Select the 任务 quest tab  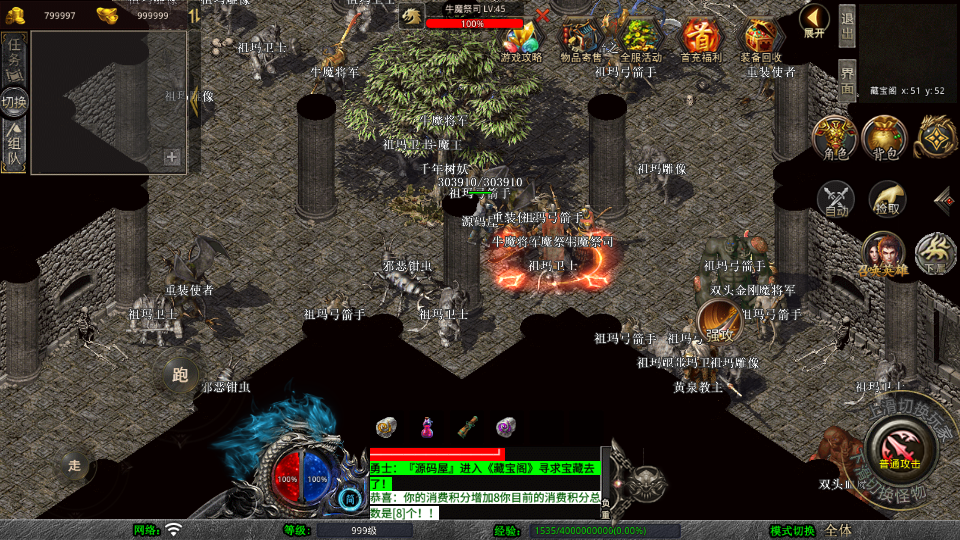[x=15, y=58]
